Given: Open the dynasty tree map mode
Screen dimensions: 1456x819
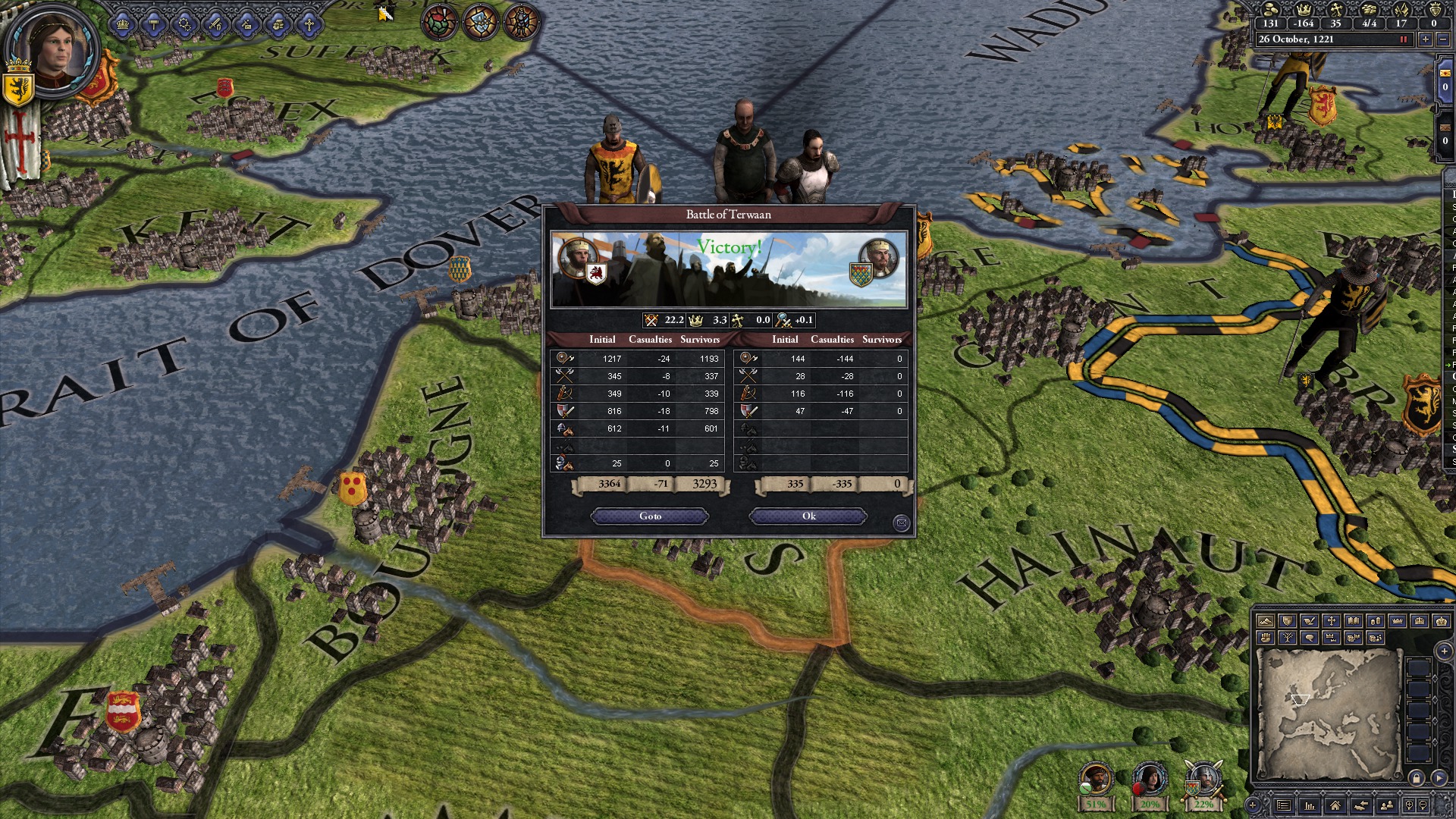Looking at the screenshot, I should coord(1287,638).
